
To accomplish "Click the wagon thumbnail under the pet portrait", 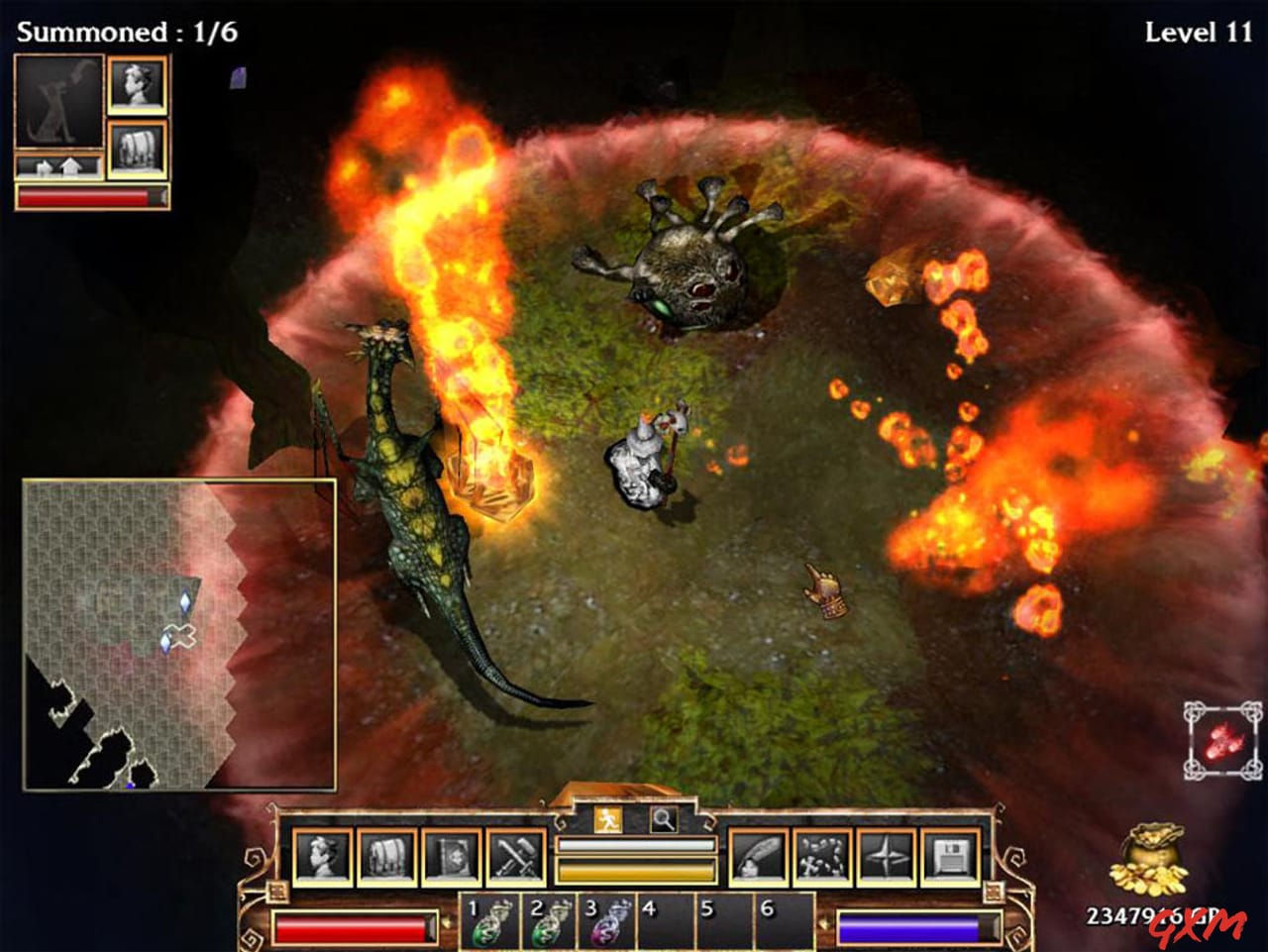I will pyautogui.click(x=139, y=148).
